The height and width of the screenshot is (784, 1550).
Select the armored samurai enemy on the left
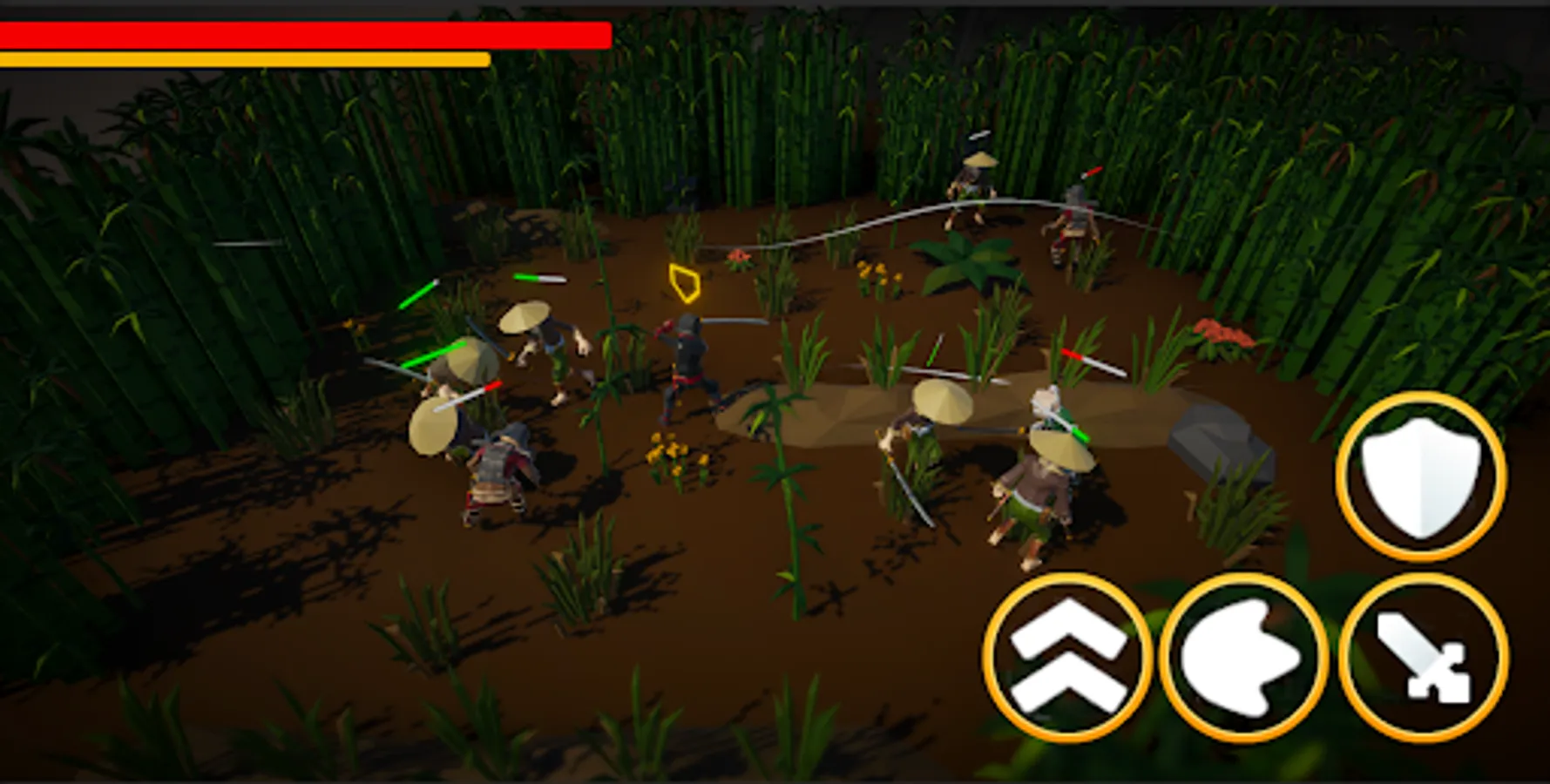click(x=492, y=470)
